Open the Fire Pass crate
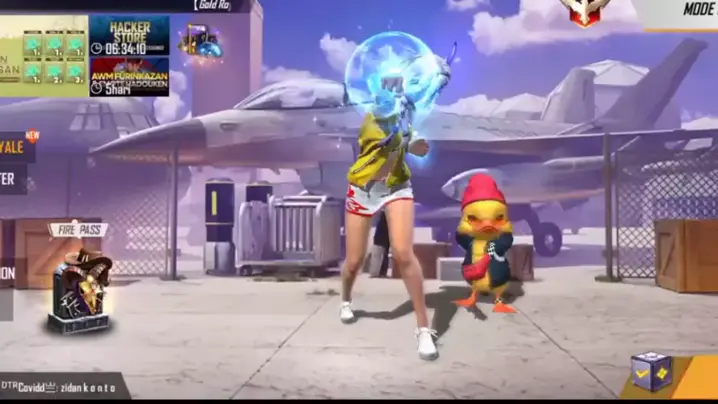 pos(78,291)
